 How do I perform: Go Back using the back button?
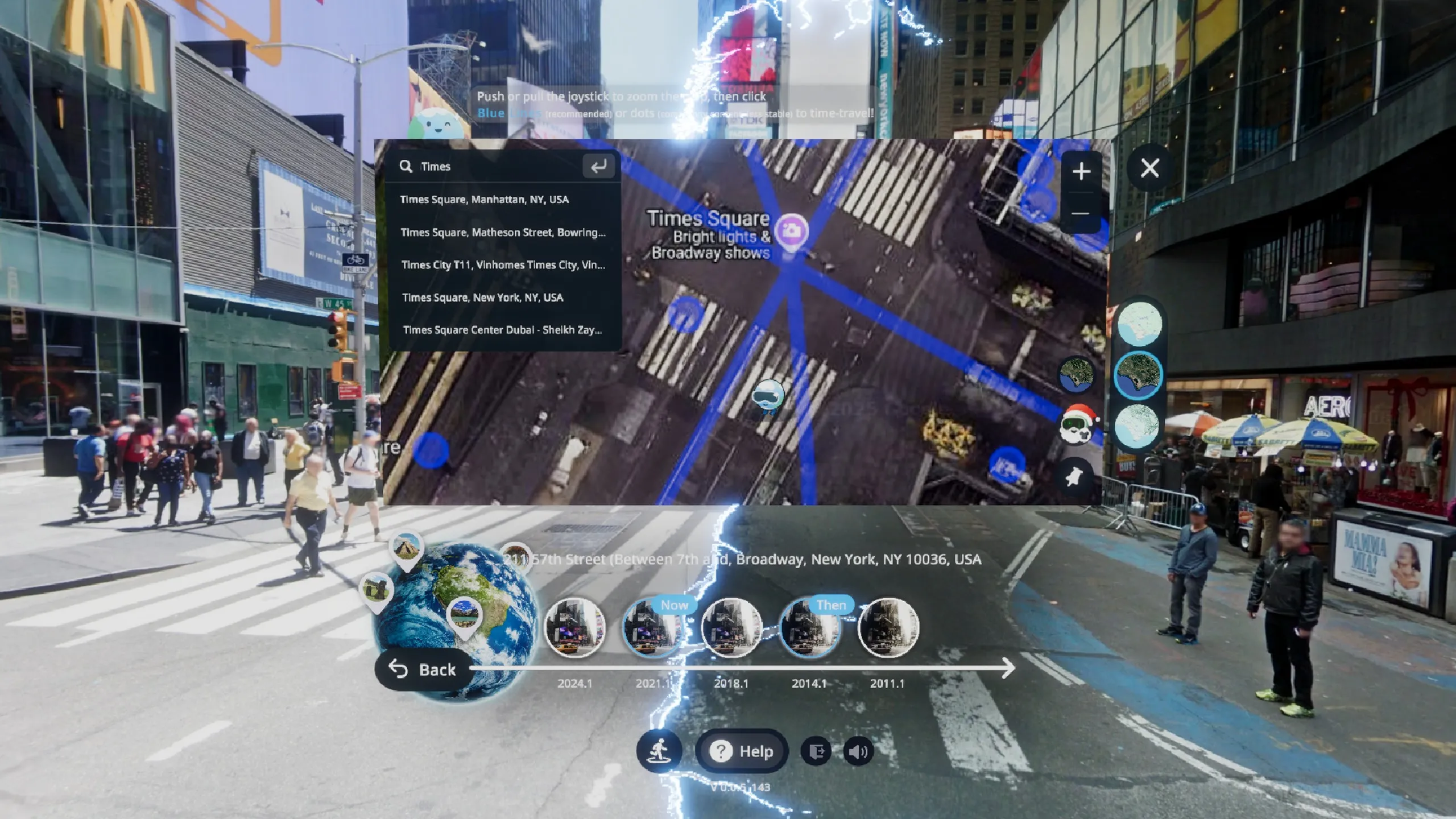tap(424, 669)
